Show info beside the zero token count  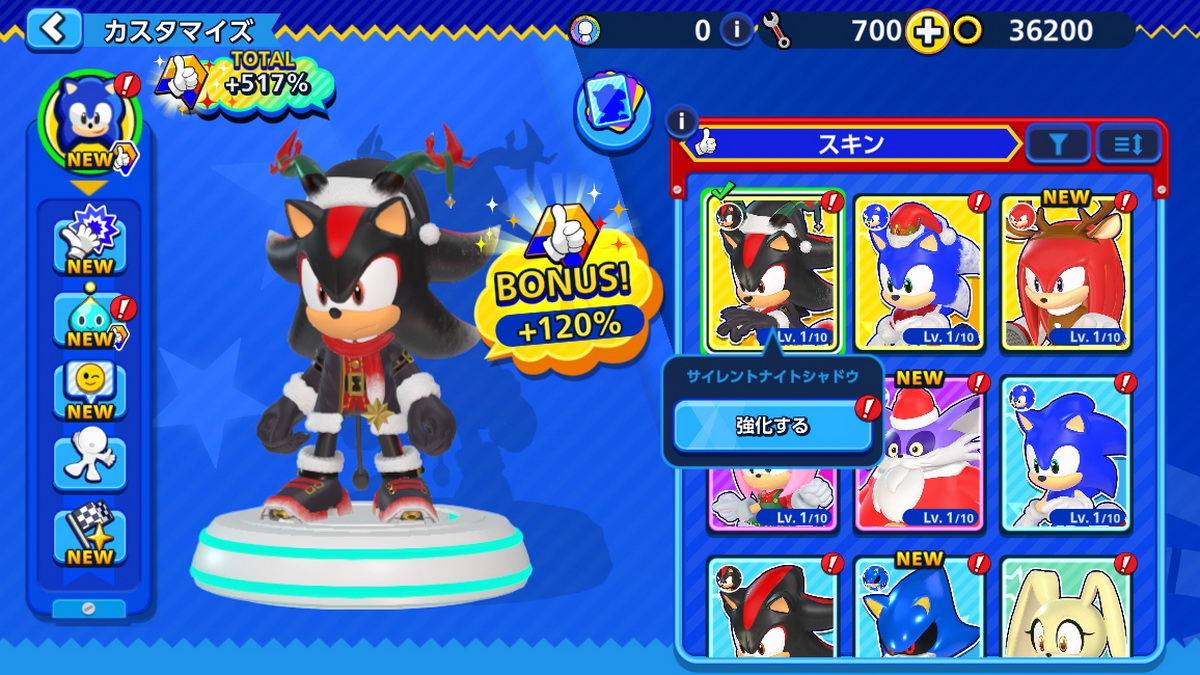pyautogui.click(x=737, y=31)
